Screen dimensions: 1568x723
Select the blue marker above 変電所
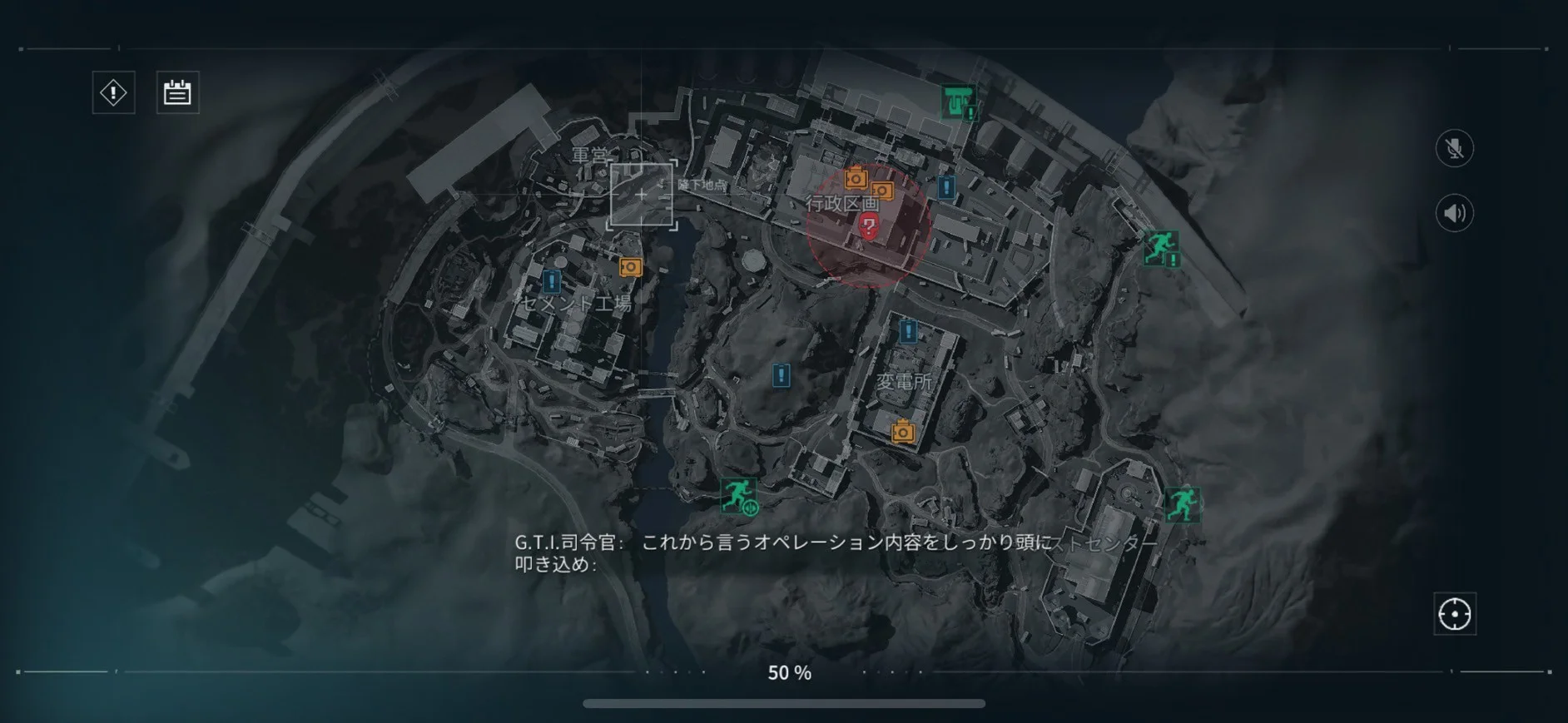(908, 332)
